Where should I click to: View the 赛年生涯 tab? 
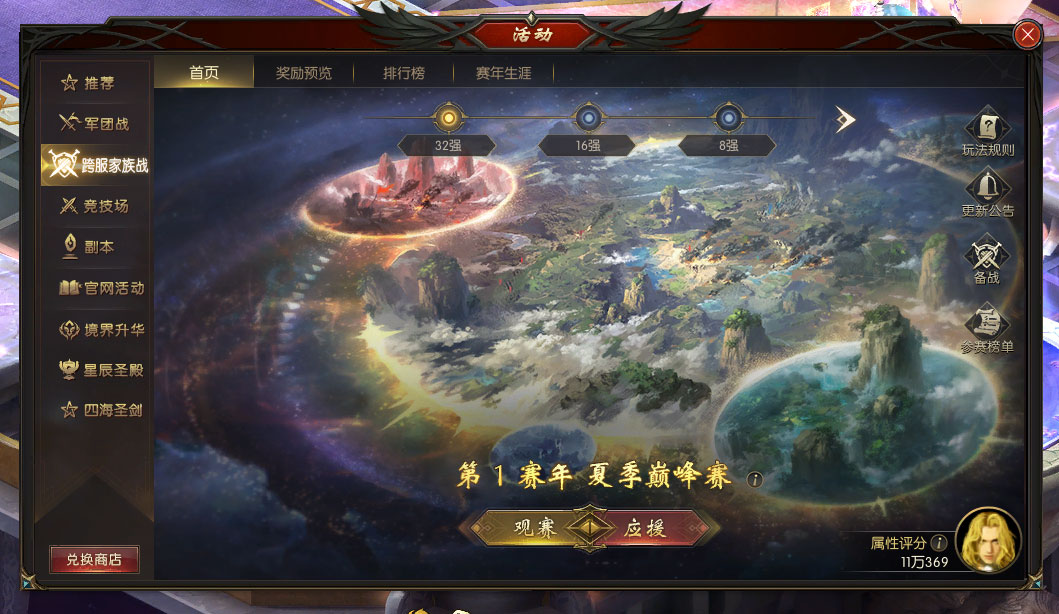(503, 73)
